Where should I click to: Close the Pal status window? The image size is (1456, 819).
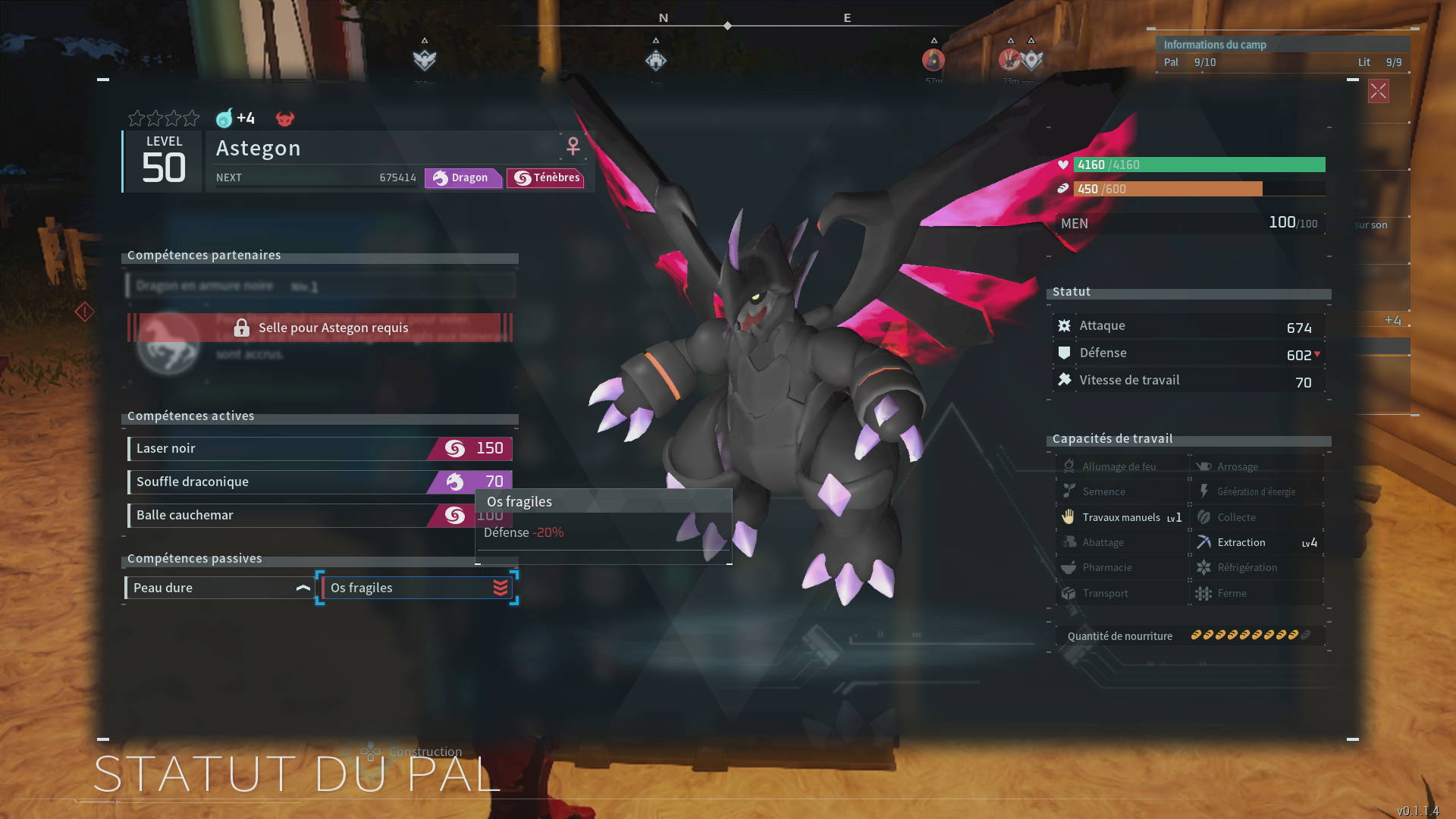pos(1378,92)
